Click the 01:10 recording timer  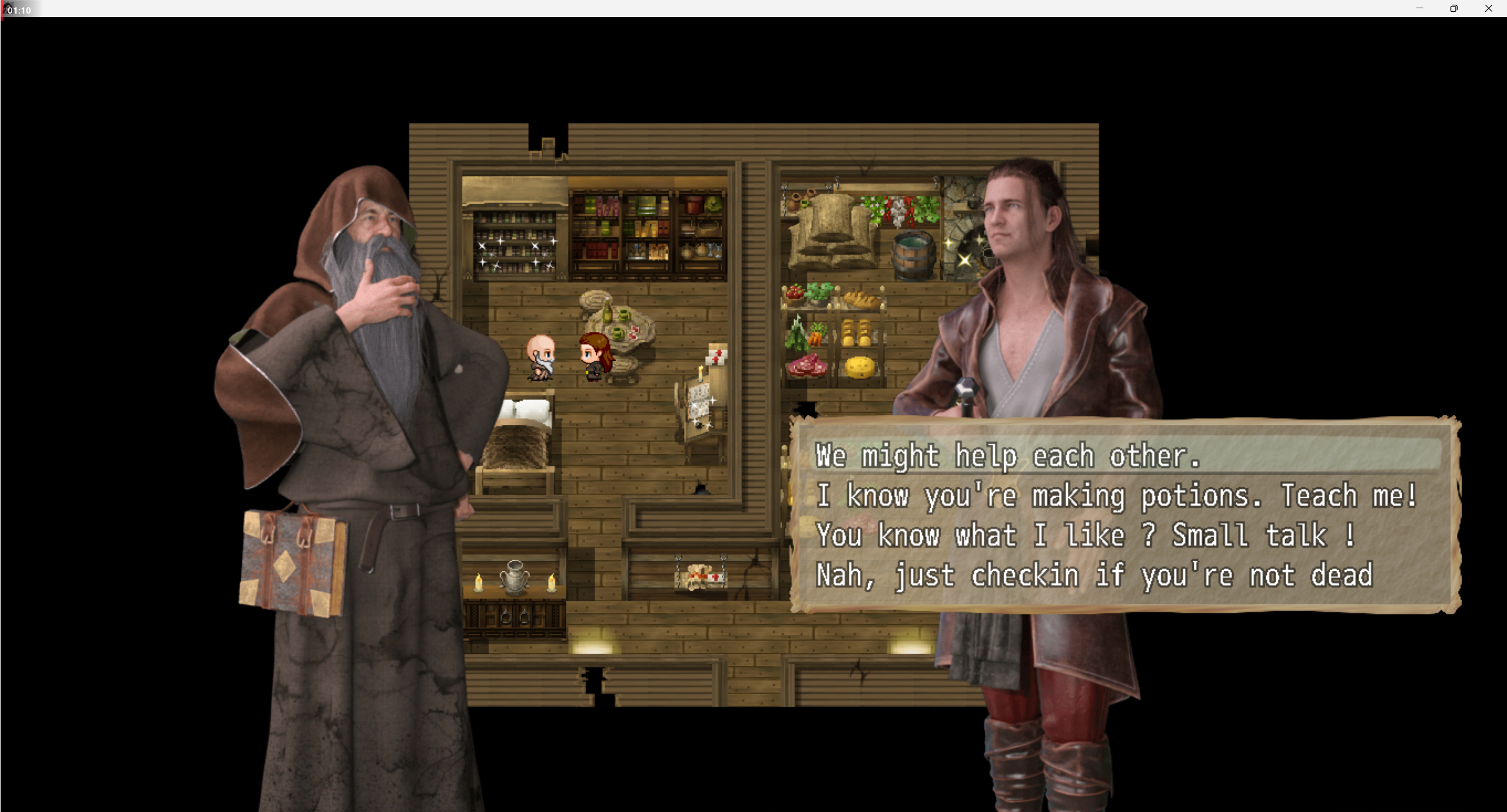coord(19,9)
